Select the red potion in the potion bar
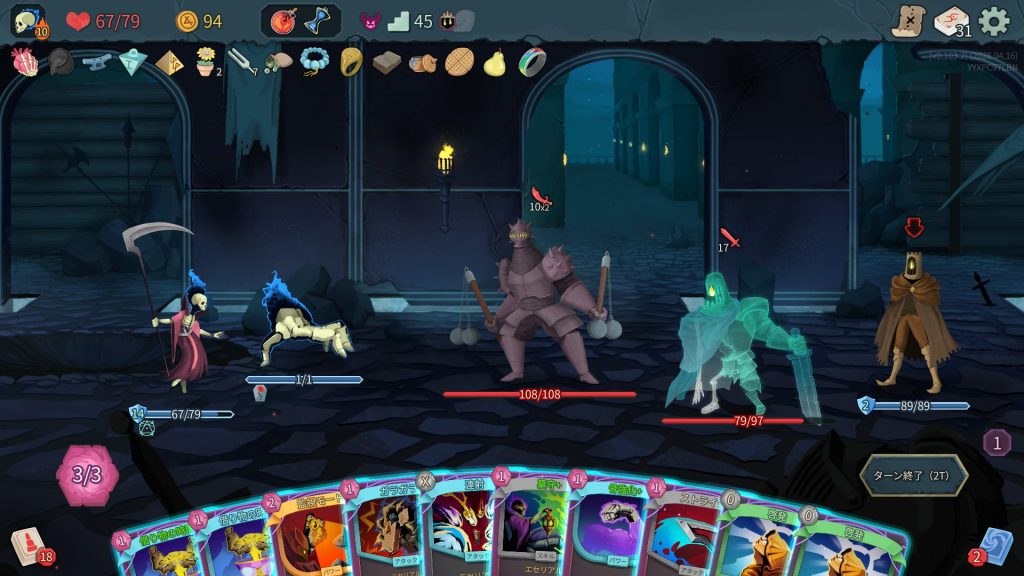The width and height of the screenshot is (1024, 576). 283,21
